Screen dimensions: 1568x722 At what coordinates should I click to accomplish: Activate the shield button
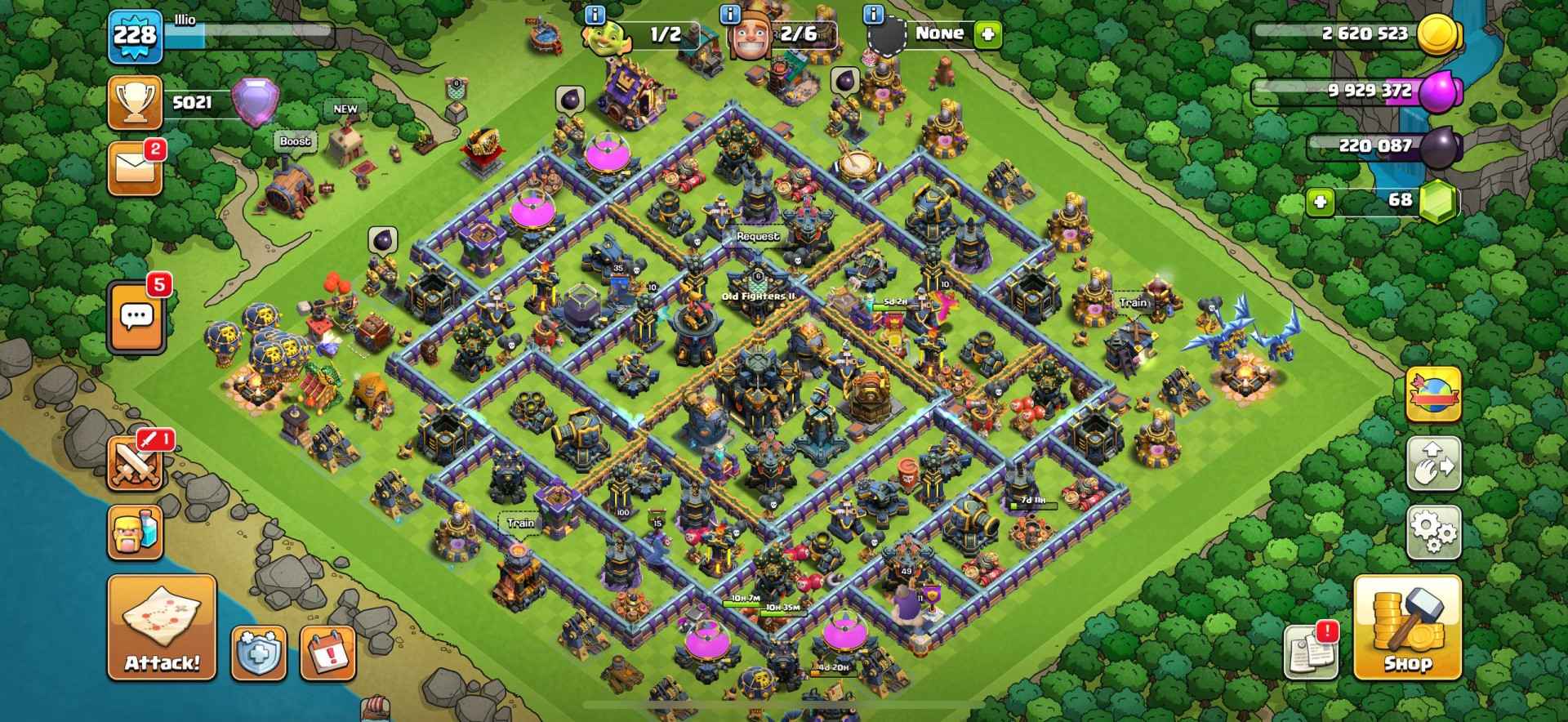click(x=258, y=653)
